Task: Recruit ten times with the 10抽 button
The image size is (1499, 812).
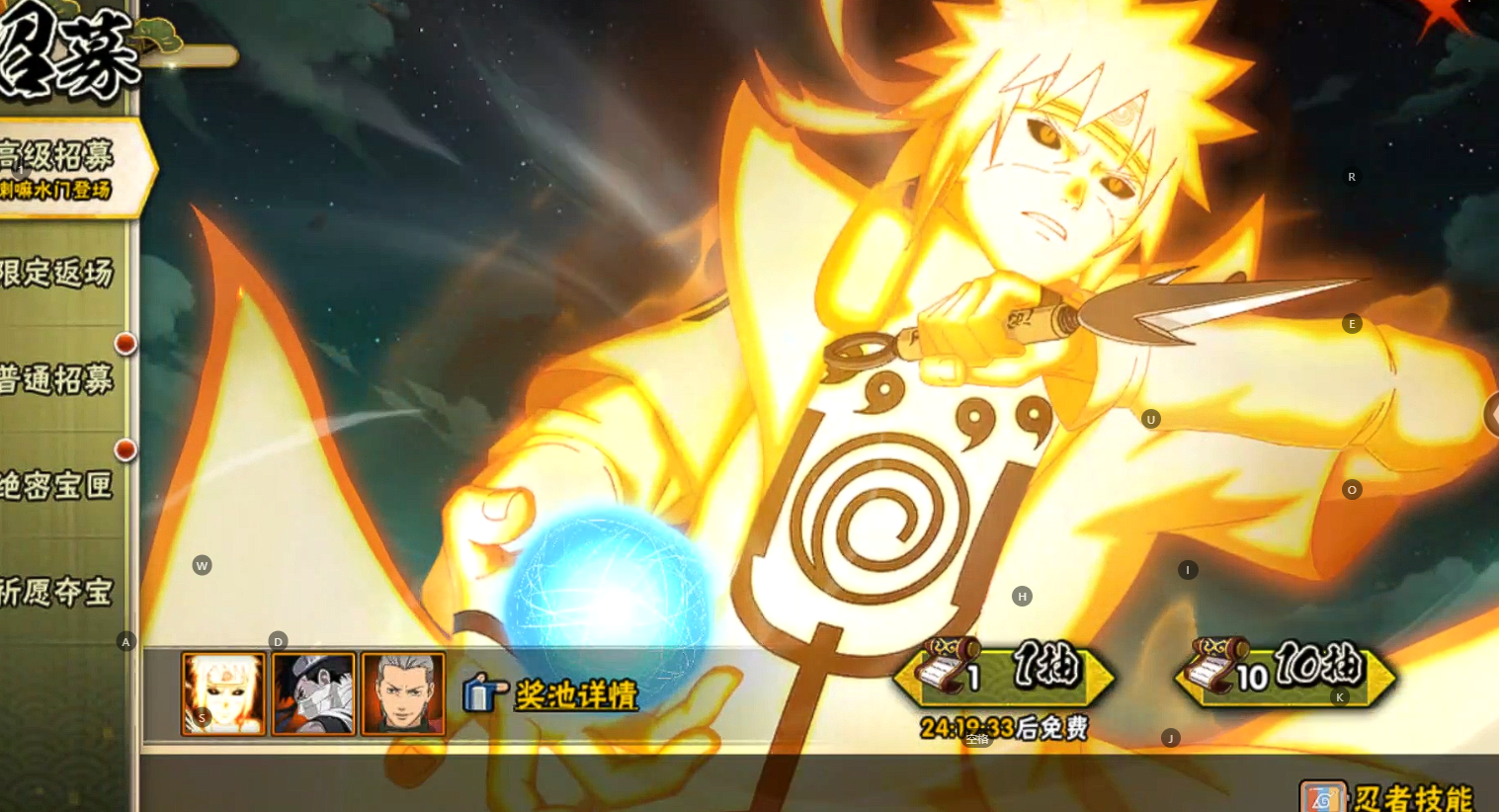Action: pos(1285,674)
